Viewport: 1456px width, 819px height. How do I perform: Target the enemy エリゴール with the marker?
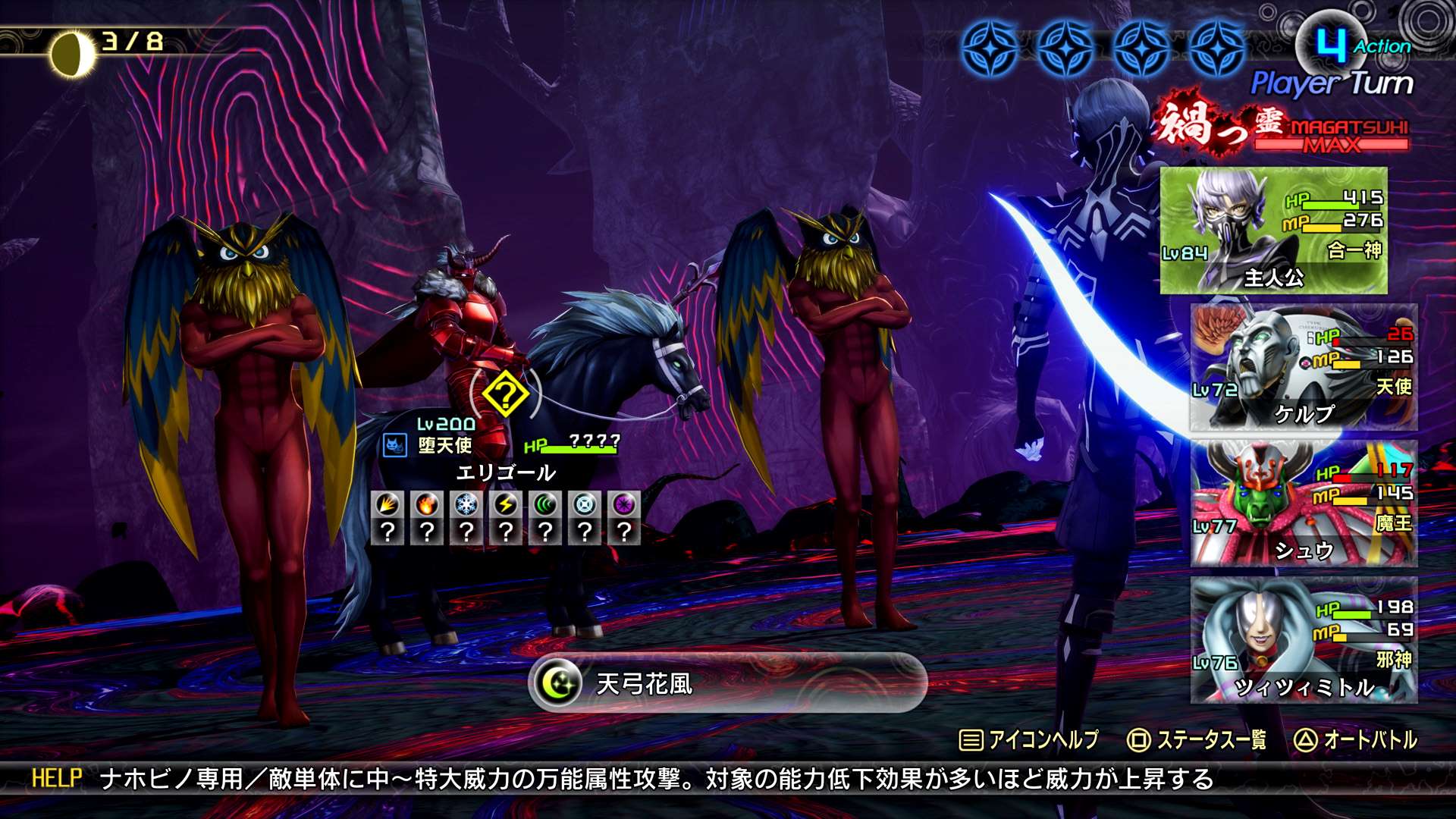point(505,394)
